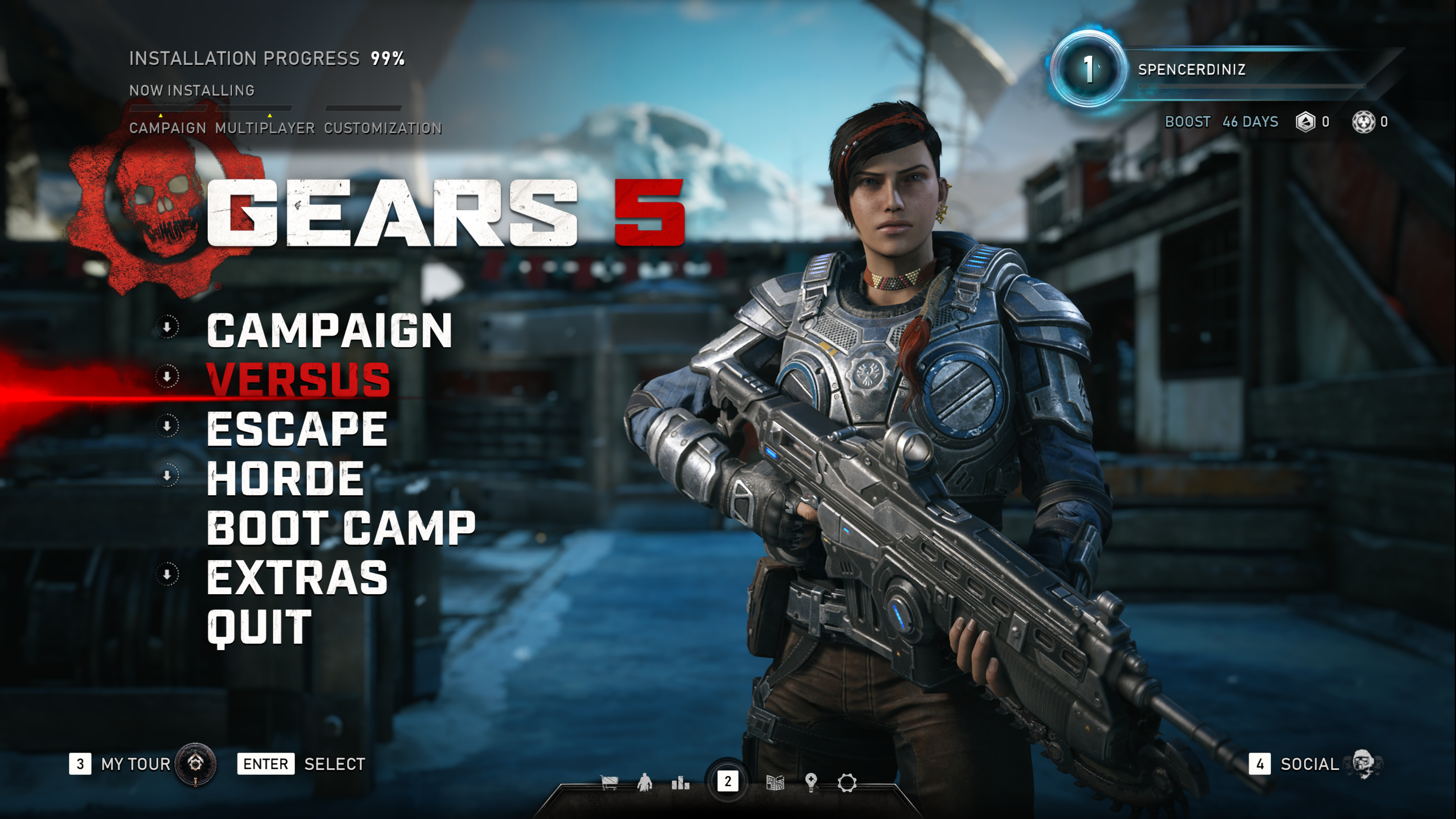
Task: Quit the game
Action: coord(259,627)
